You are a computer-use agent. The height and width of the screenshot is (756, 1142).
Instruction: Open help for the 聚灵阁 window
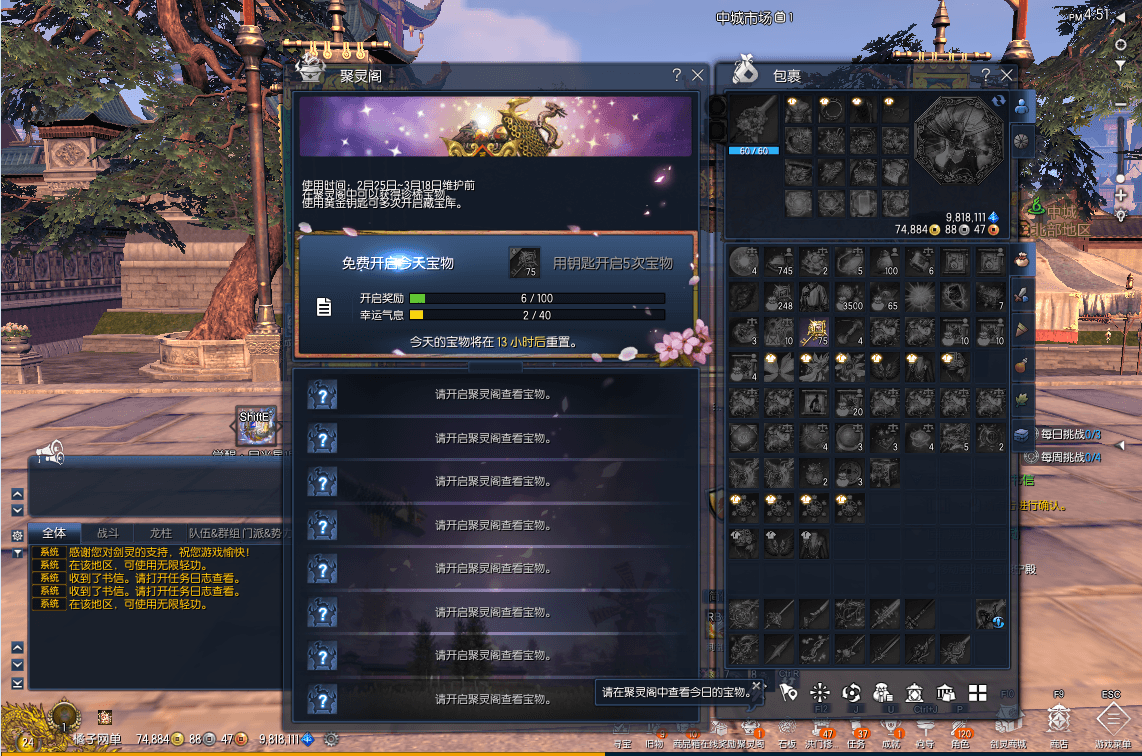coord(677,76)
